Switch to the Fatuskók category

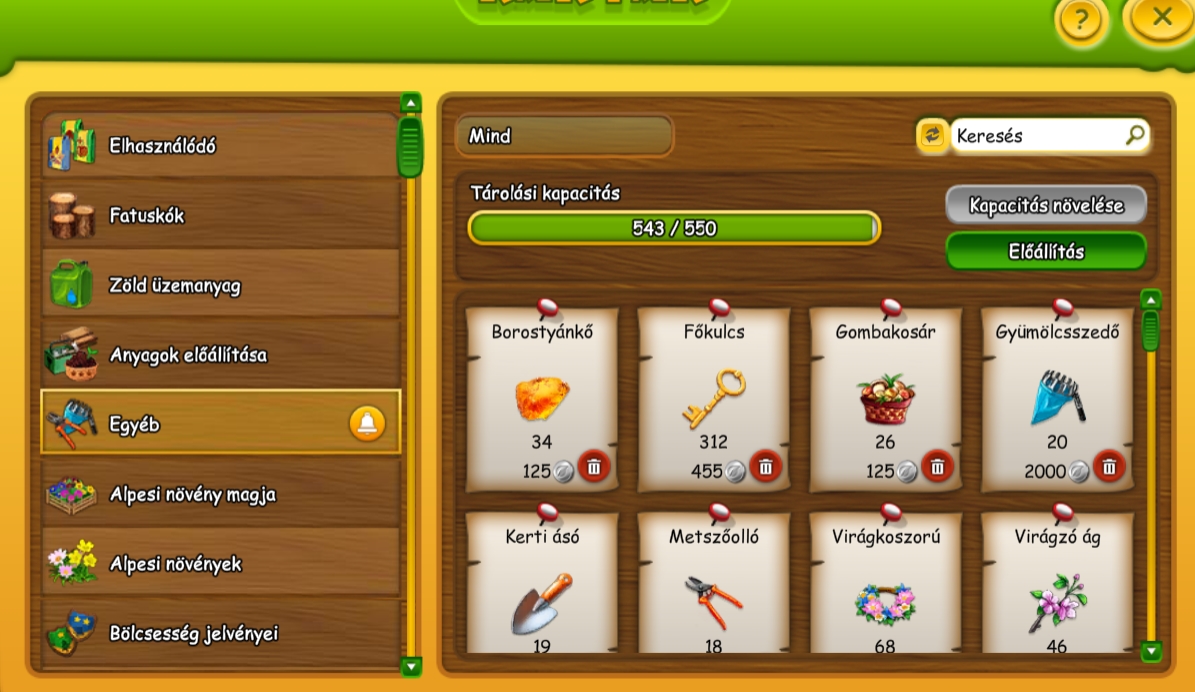tap(220, 216)
